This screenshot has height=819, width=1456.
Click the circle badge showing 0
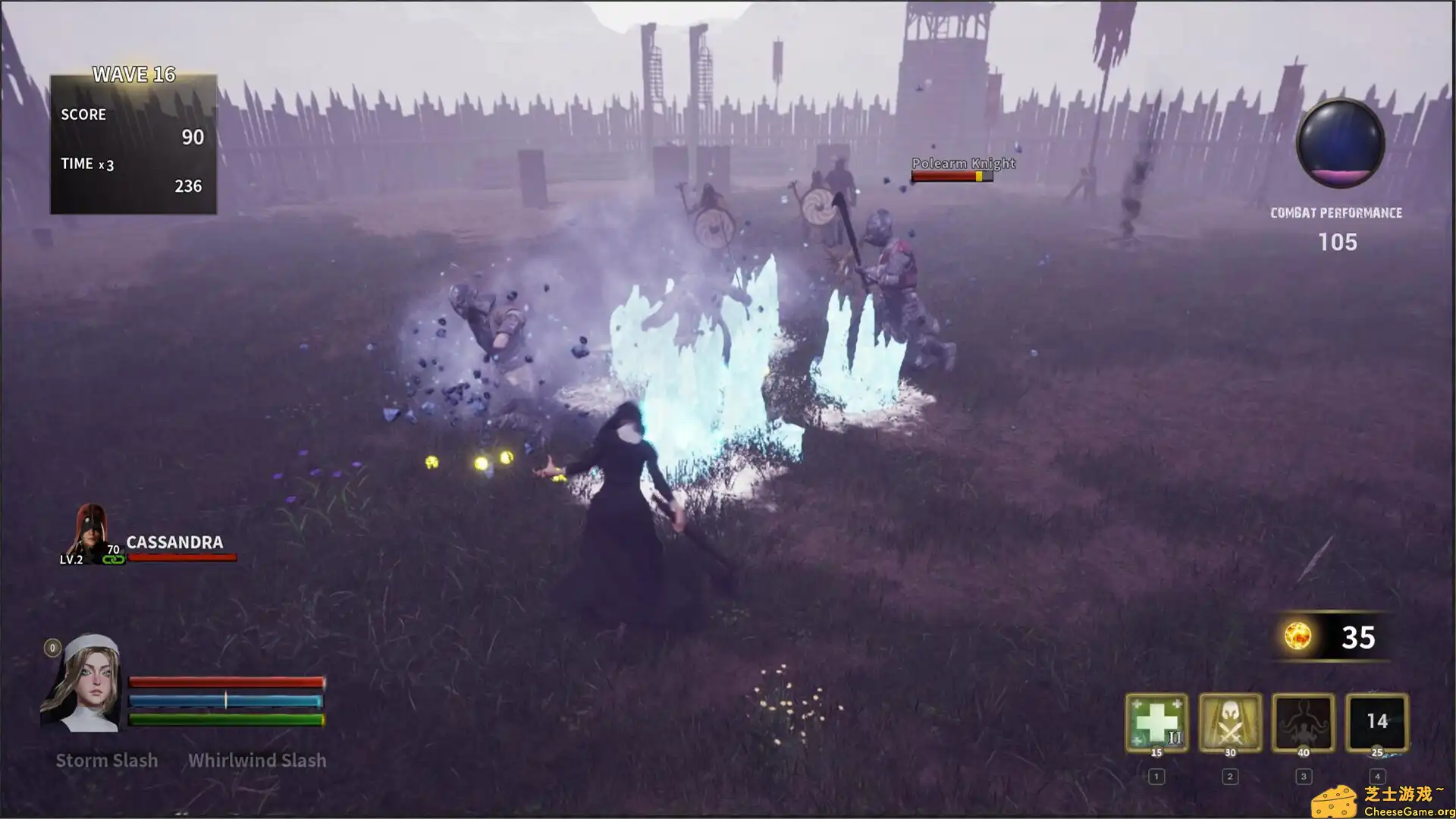(52, 648)
